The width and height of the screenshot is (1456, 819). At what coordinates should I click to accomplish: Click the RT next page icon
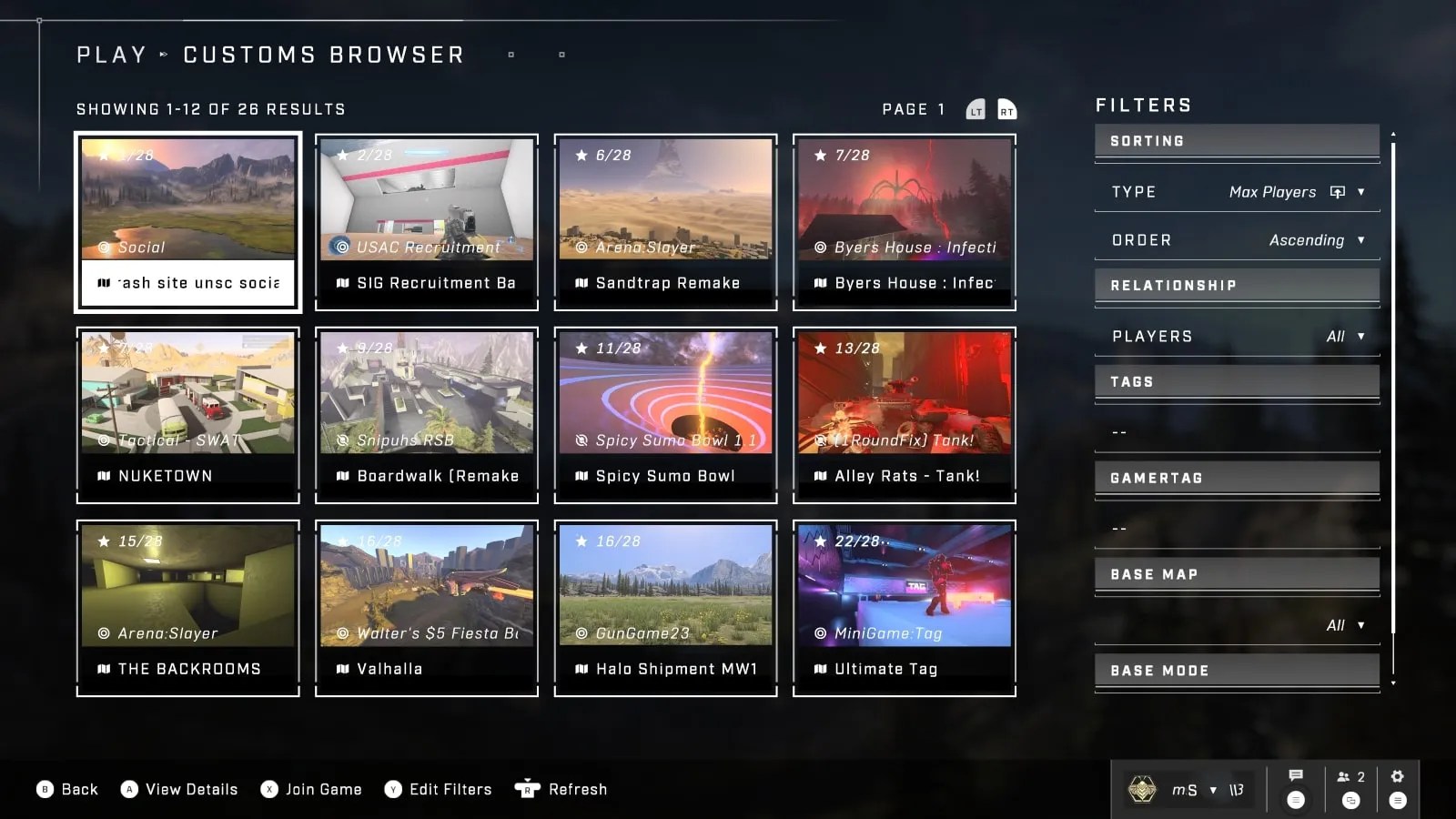tap(1006, 108)
